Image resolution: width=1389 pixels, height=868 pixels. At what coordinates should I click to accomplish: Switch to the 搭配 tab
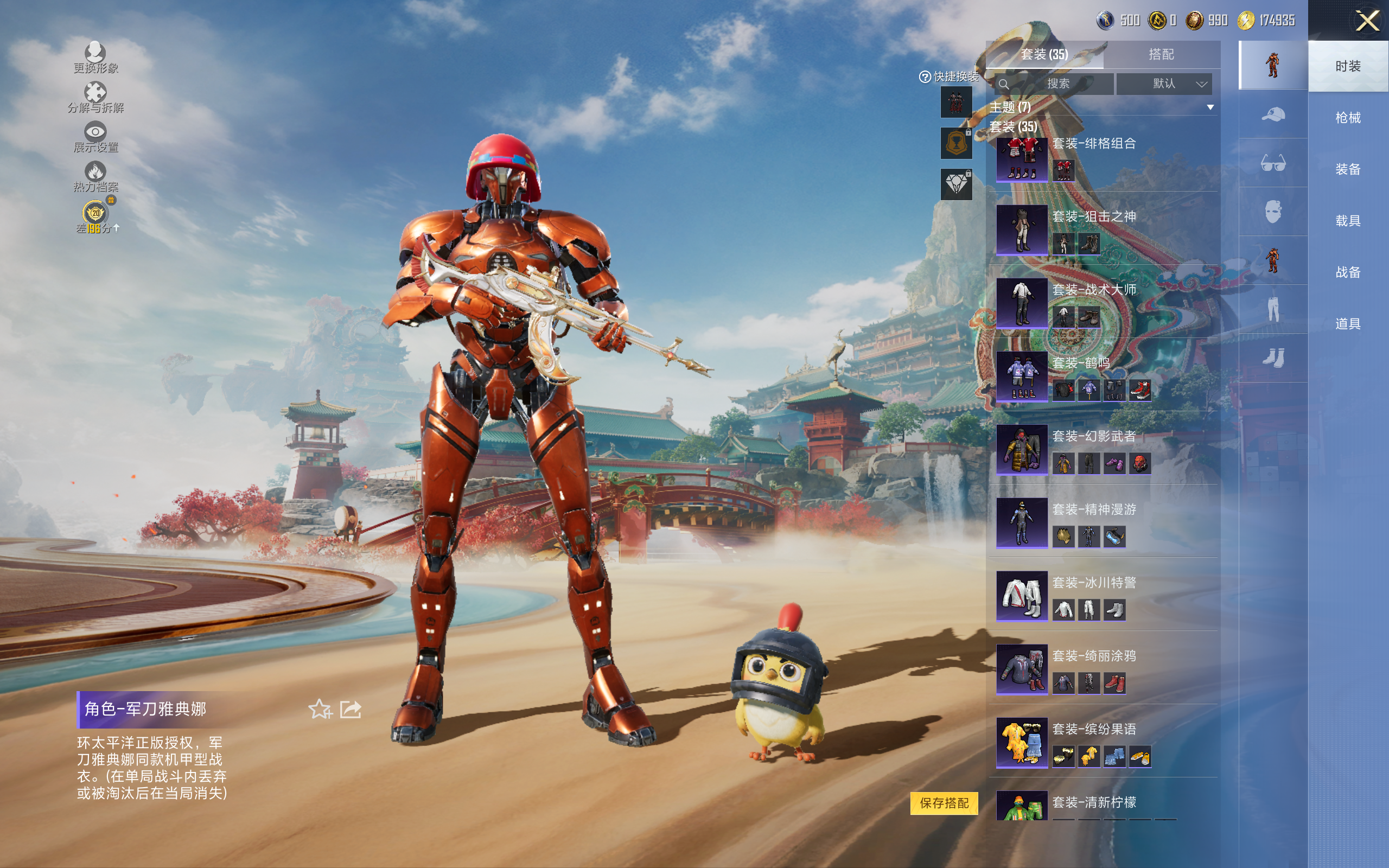point(1161,55)
